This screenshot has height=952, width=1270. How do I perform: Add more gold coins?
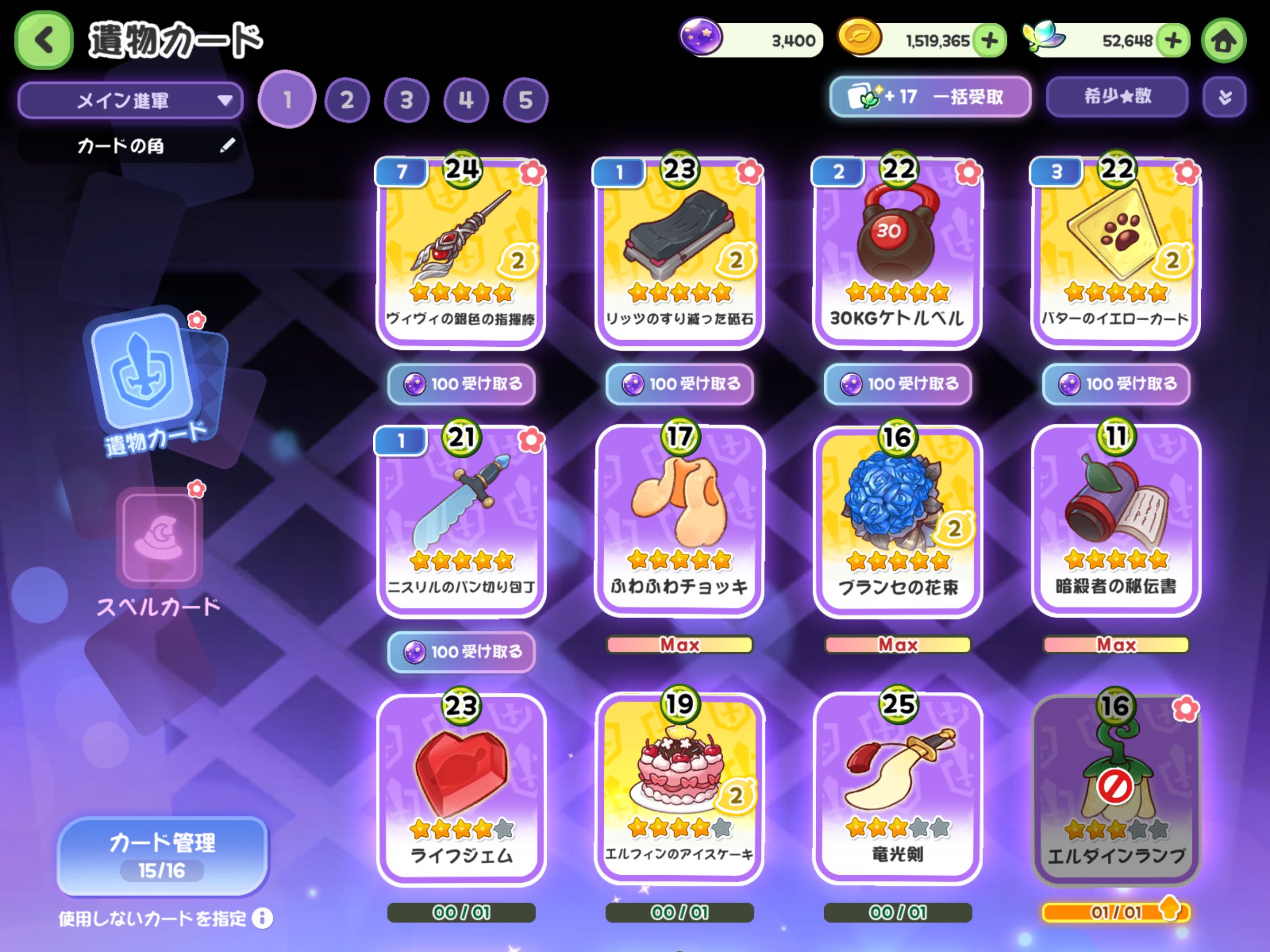point(990,40)
